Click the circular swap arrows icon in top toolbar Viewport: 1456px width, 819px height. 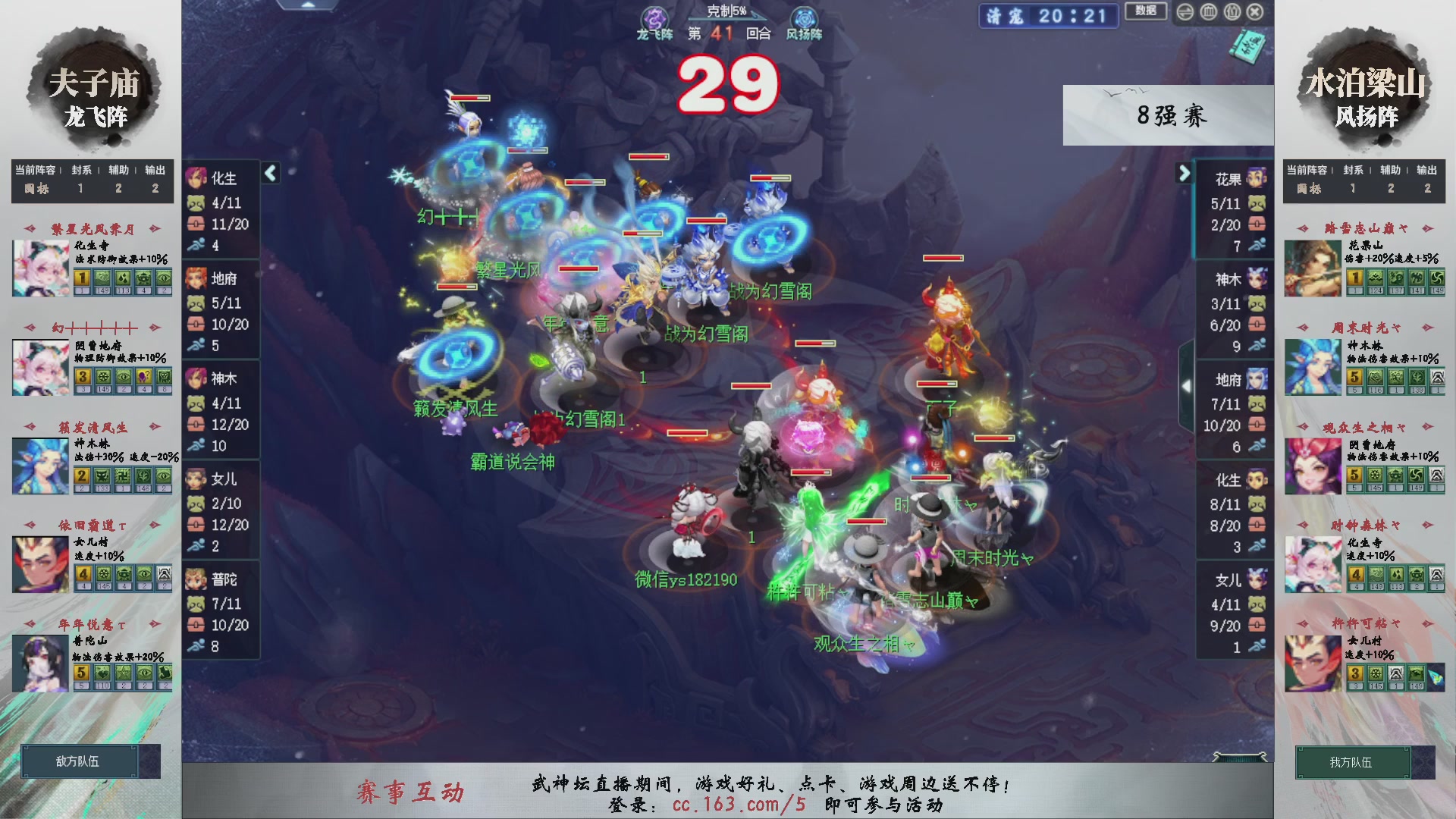click(x=1185, y=12)
